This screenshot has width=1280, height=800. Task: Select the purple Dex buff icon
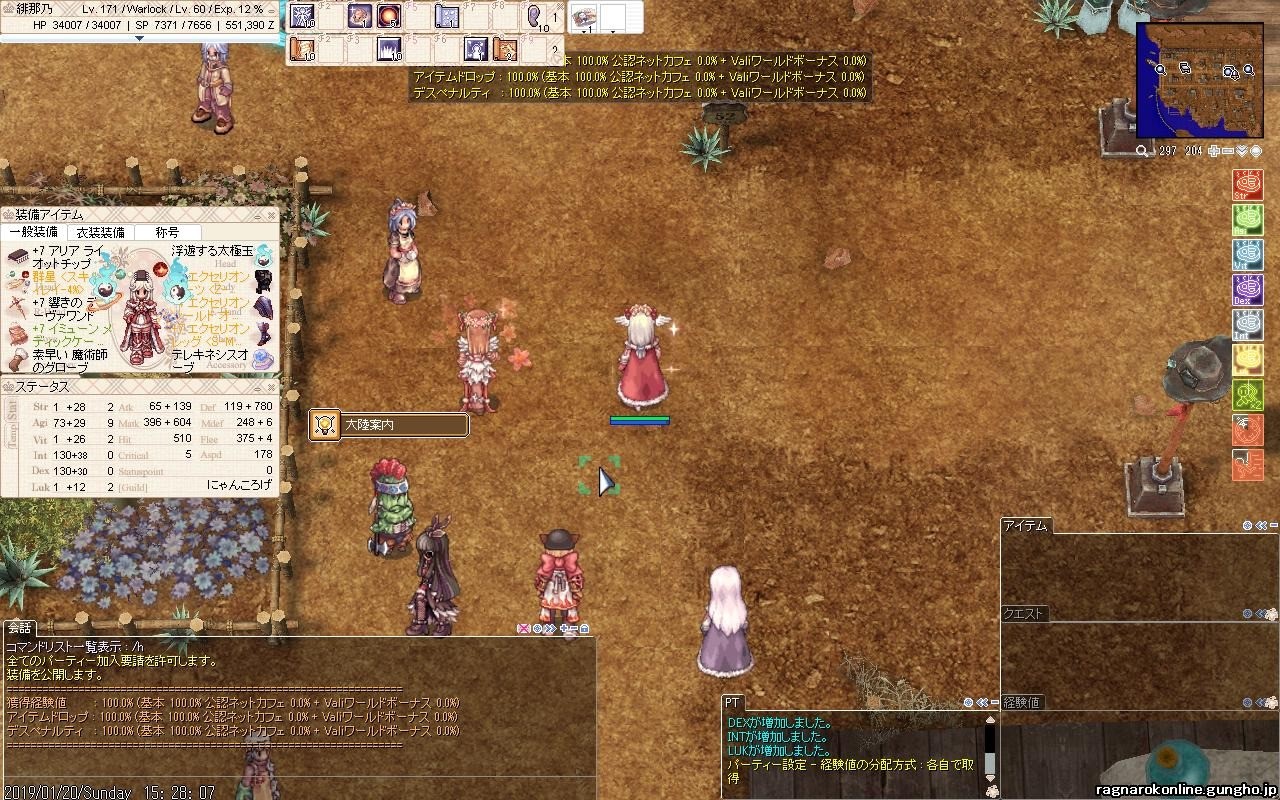pyautogui.click(x=1247, y=290)
